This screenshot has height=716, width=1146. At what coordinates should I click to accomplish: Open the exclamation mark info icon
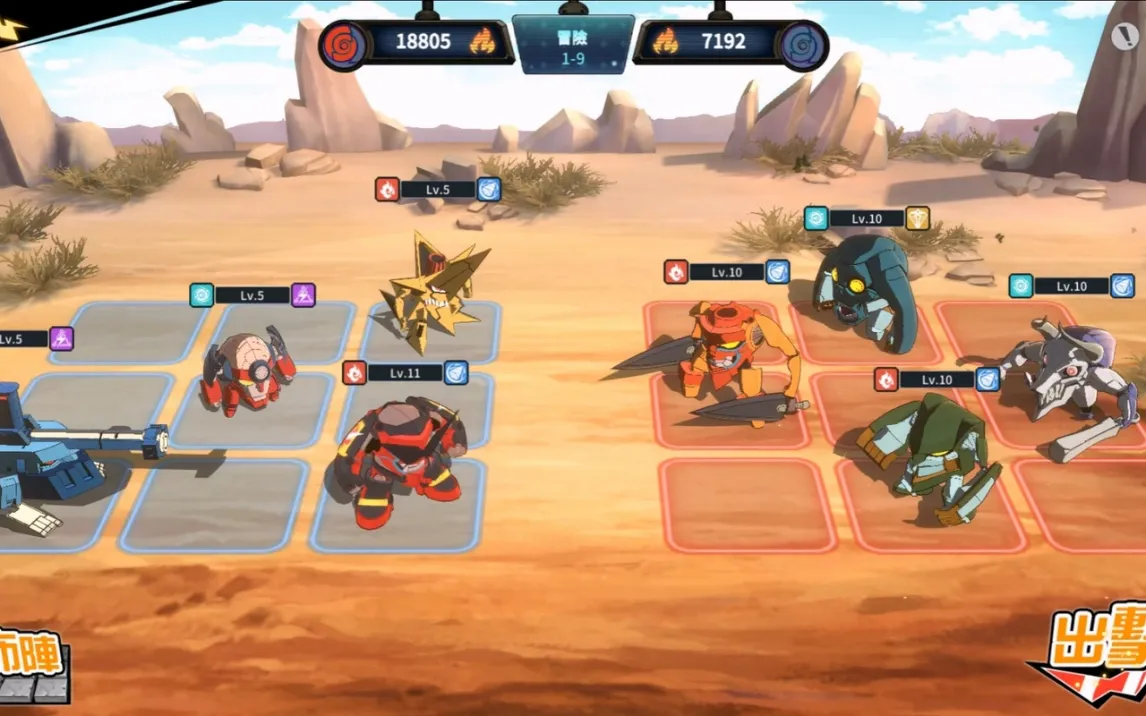click(x=1124, y=37)
